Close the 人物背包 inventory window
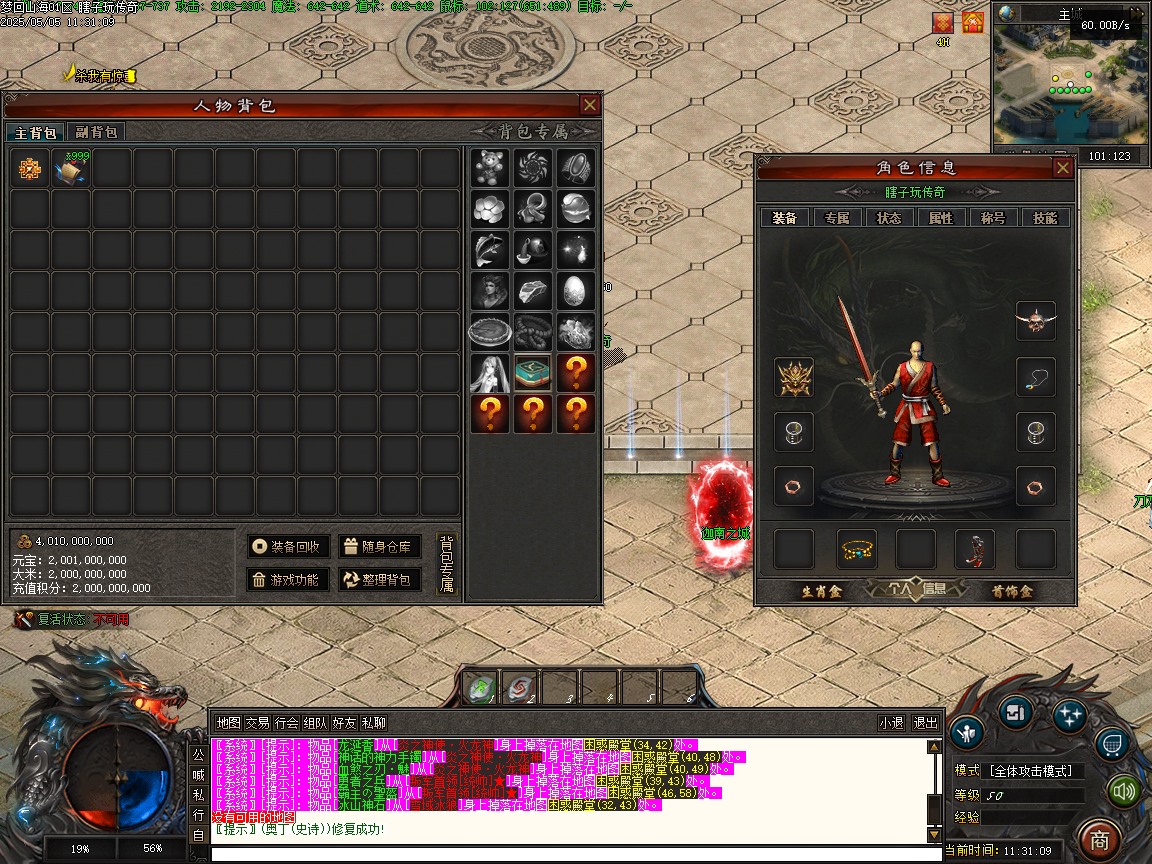1152x864 pixels. click(x=589, y=105)
